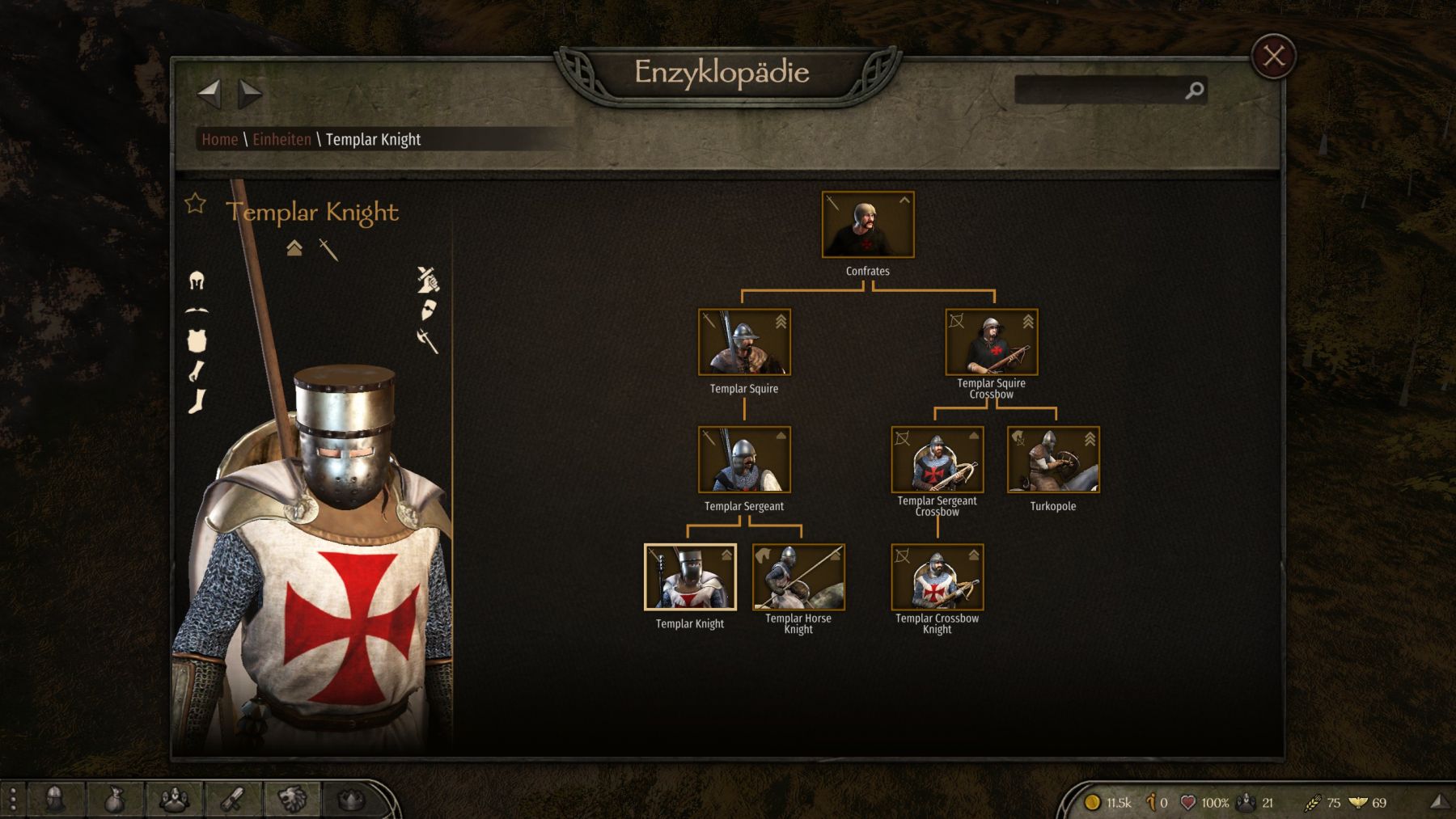Open the quests scroll icon

tap(234, 800)
